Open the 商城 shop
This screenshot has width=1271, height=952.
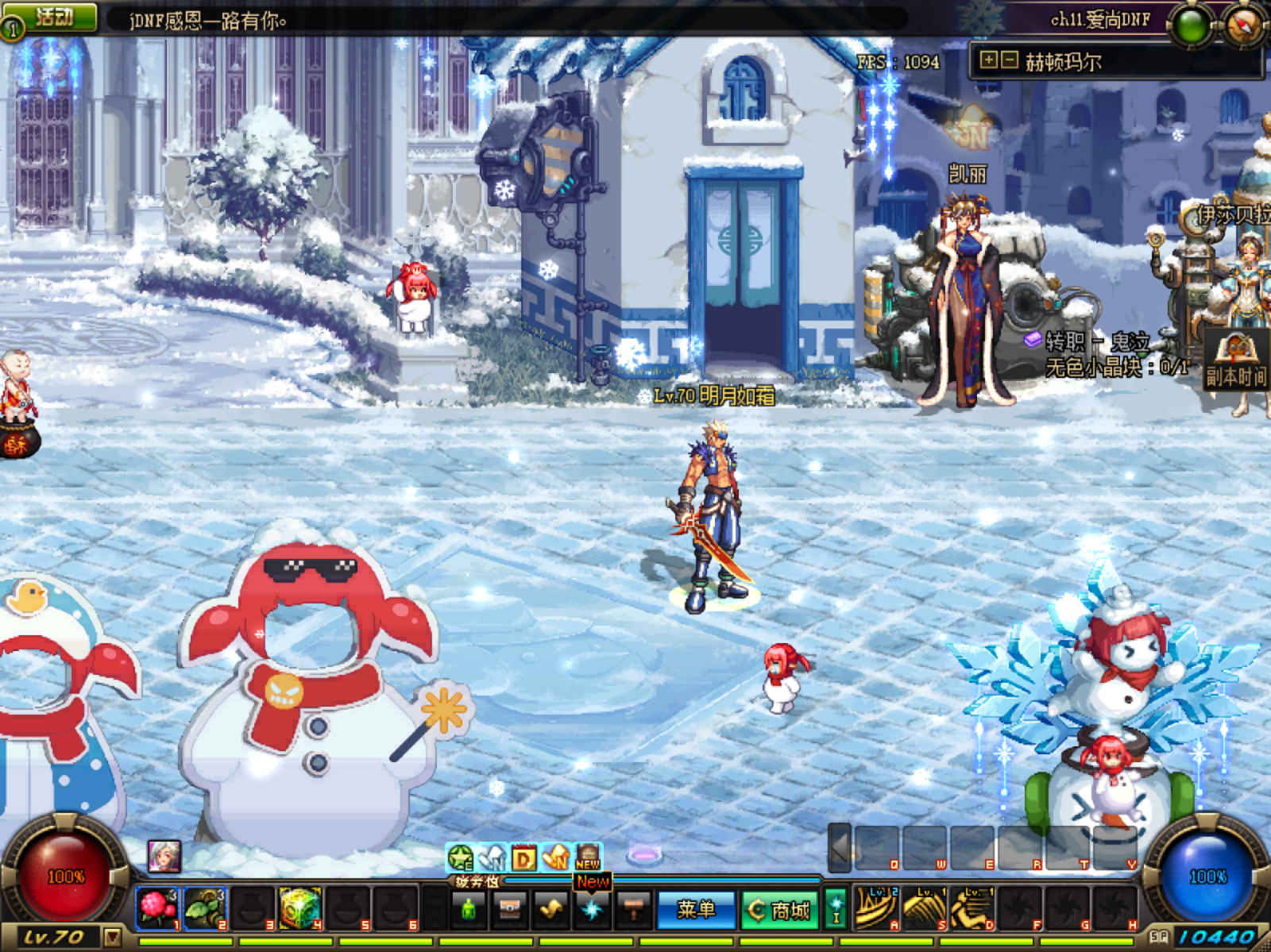coord(780,910)
